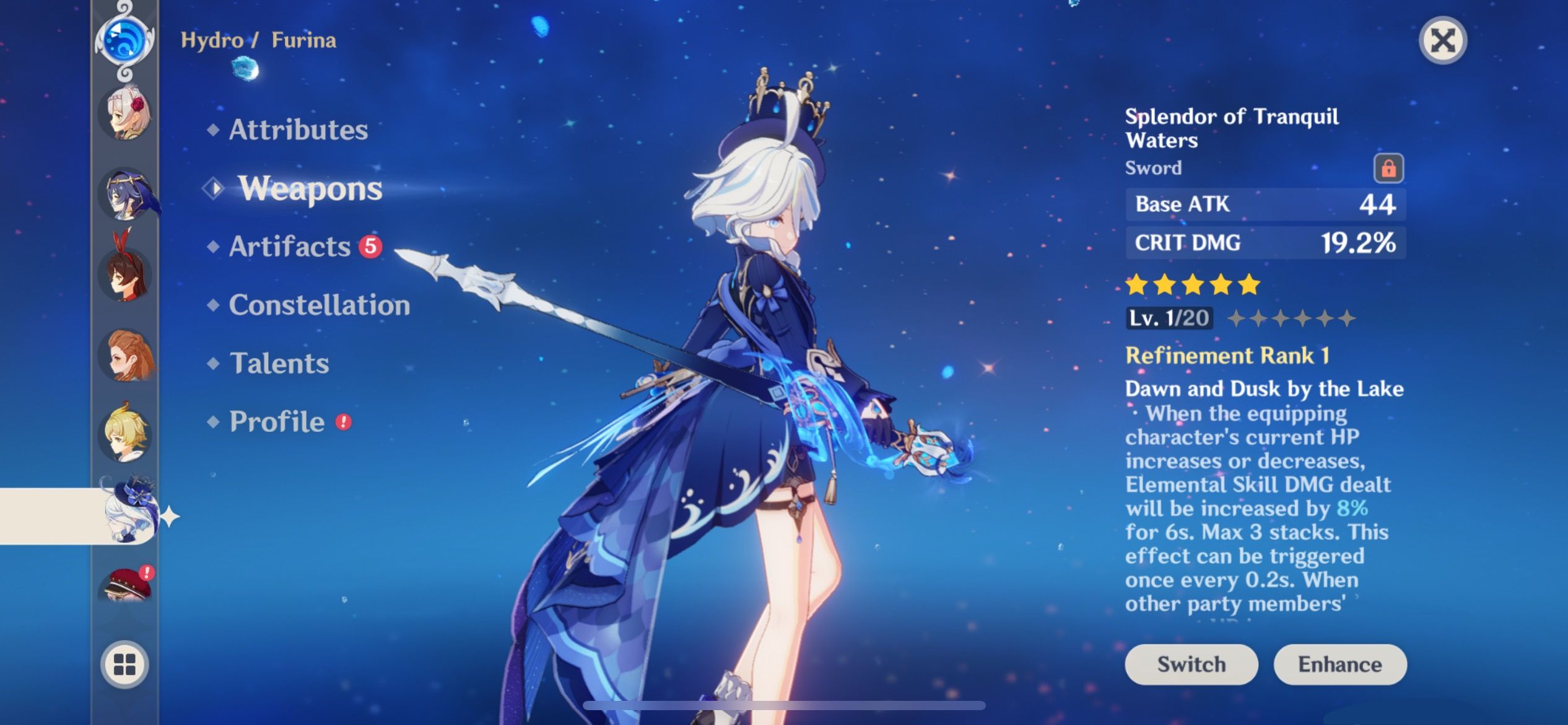Select the Weapons menu entry

coord(308,190)
